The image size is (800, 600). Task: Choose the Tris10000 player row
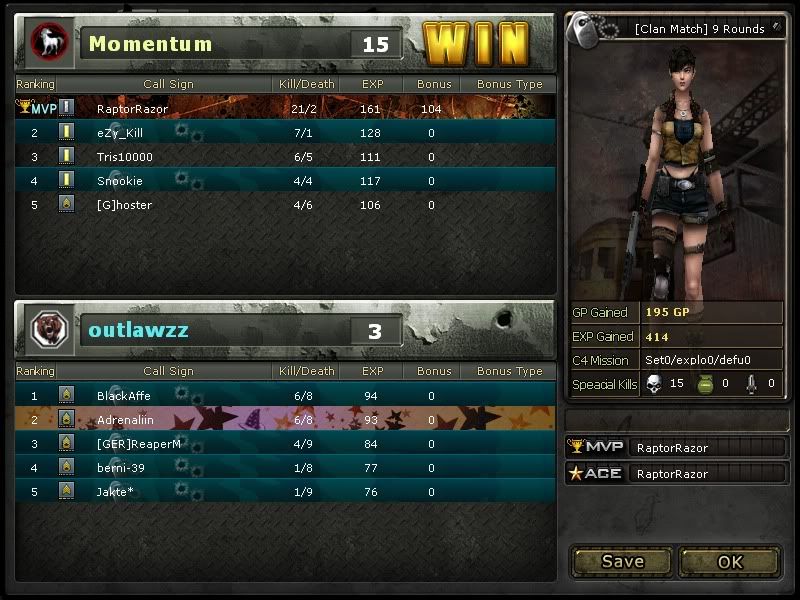(285, 157)
